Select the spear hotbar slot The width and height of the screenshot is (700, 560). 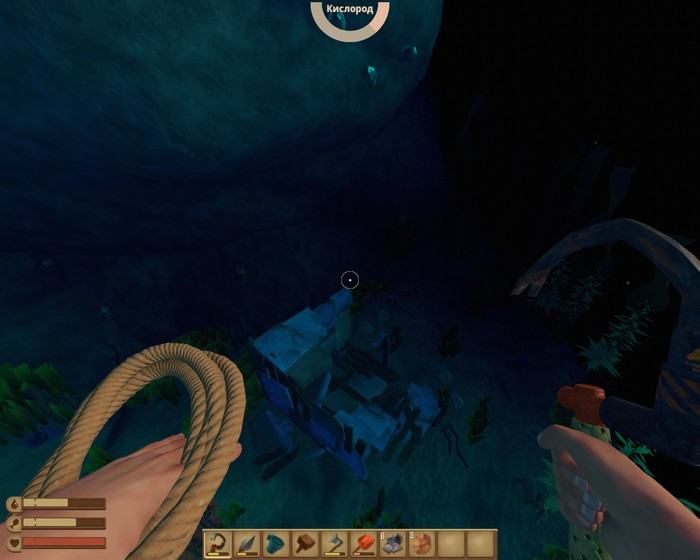(x=247, y=544)
